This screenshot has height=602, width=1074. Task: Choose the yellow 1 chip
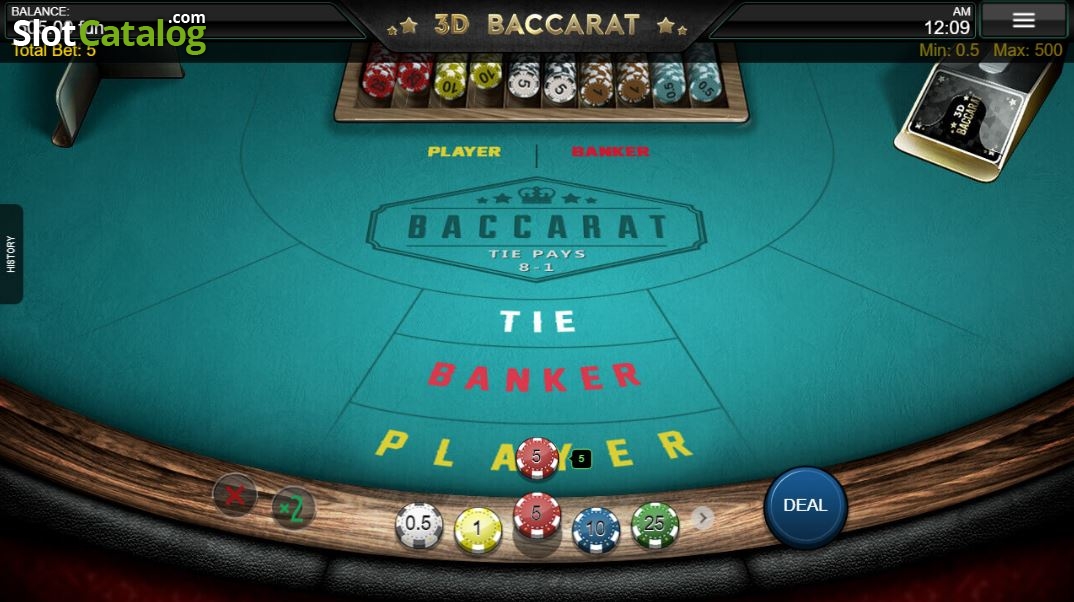(x=478, y=528)
